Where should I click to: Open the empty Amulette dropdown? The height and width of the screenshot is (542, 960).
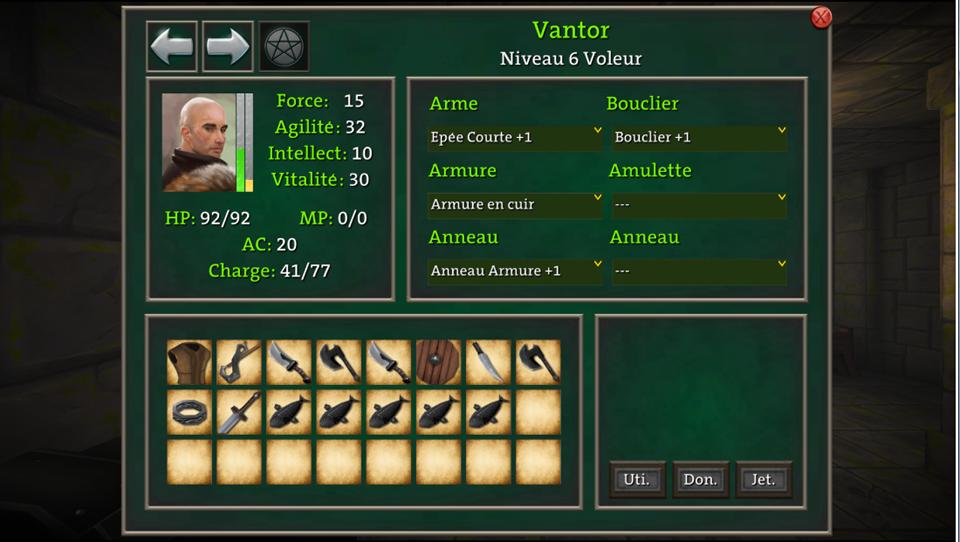point(698,204)
